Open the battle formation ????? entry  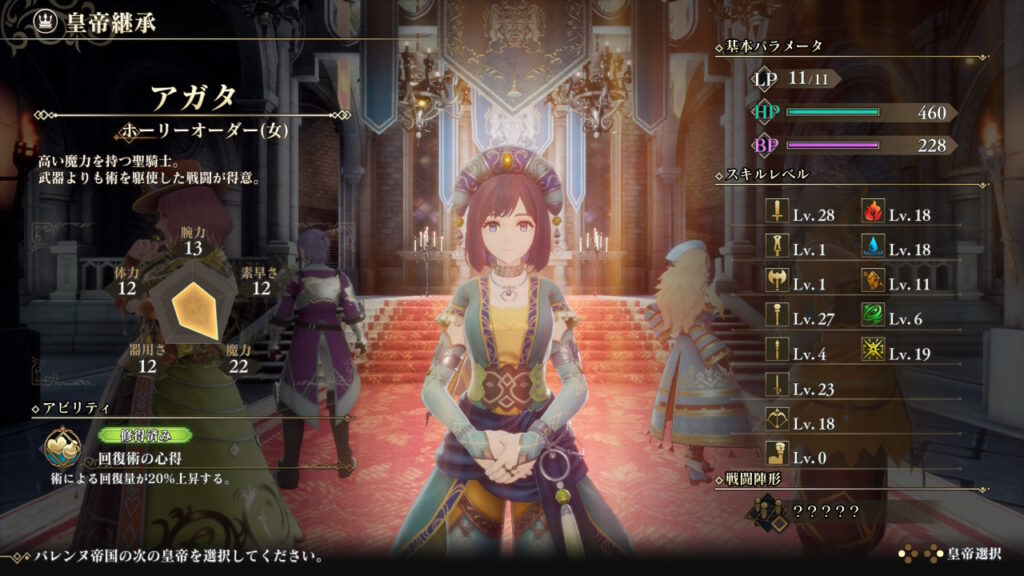click(800, 512)
